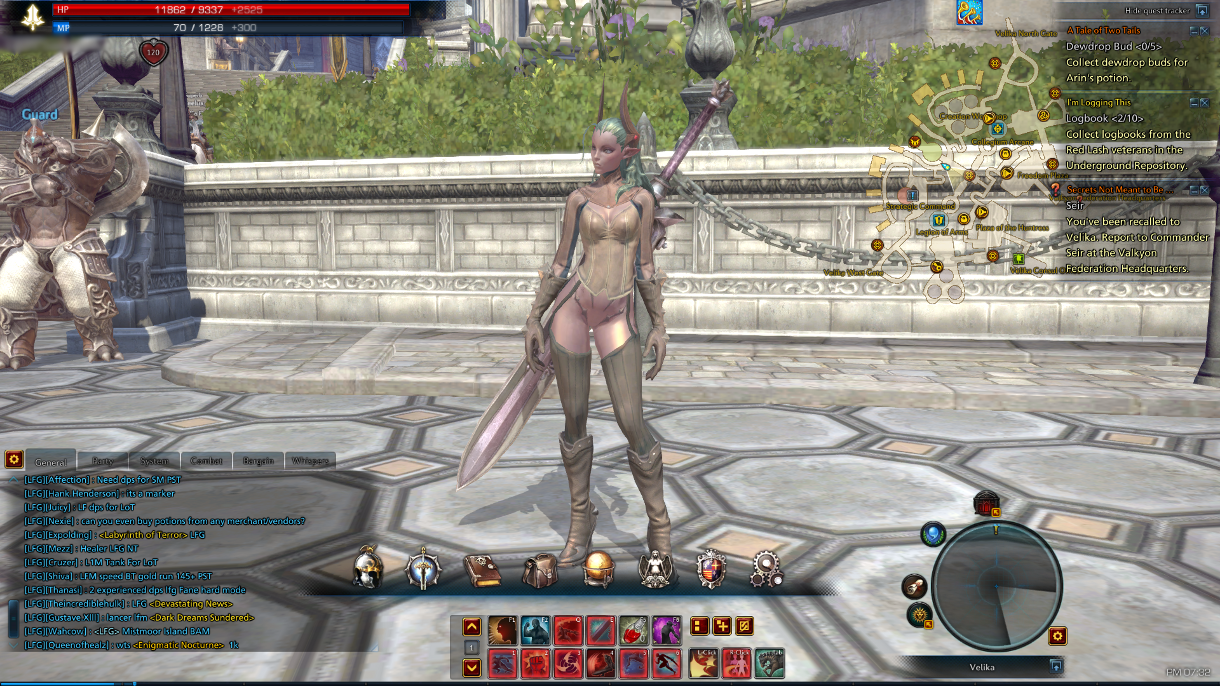
Task: Open the heraldic shield crest menu
Action: pos(711,569)
